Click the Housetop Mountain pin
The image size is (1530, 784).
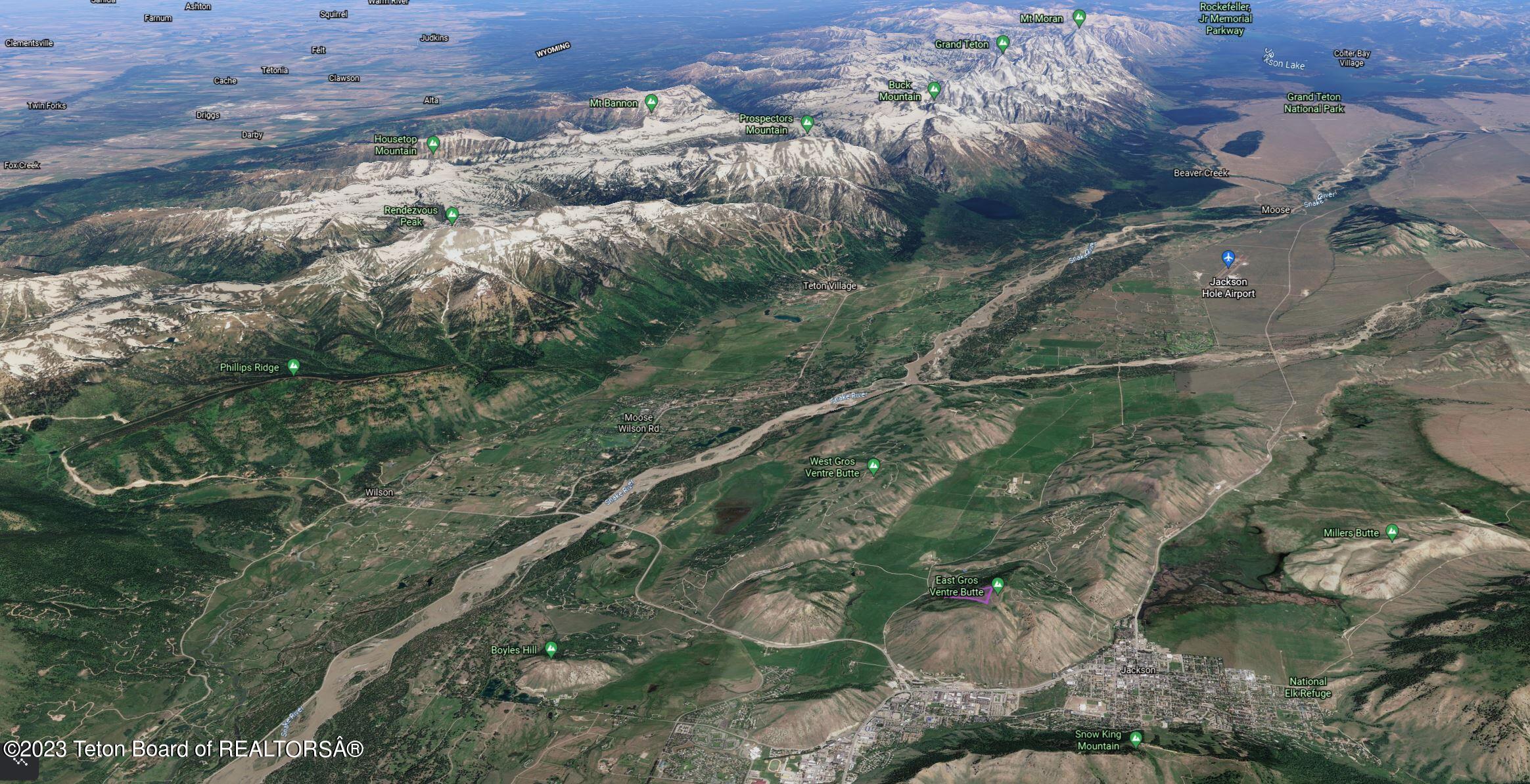pyautogui.click(x=432, y=144)
